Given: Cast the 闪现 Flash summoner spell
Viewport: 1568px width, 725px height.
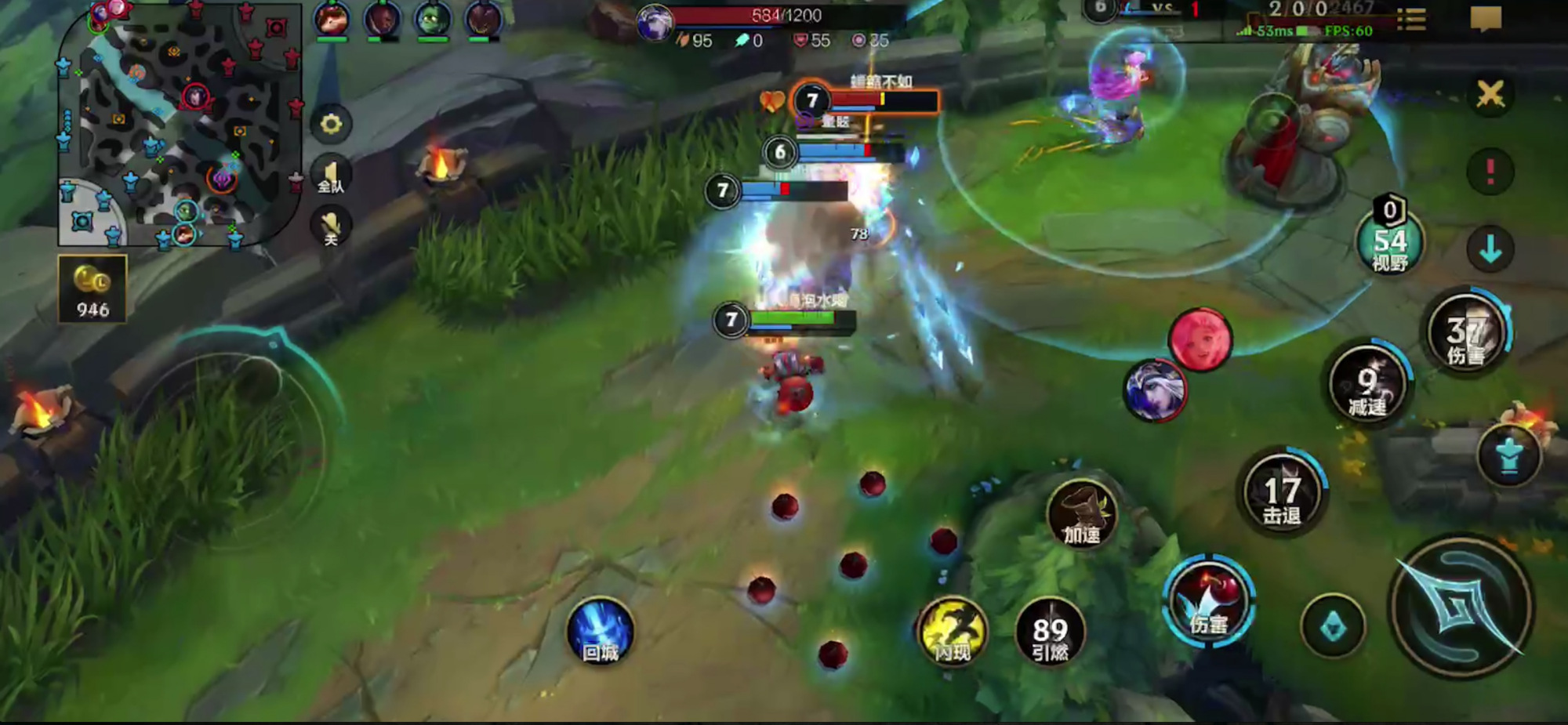Looking at the screenshot, I should coord(953,632).
